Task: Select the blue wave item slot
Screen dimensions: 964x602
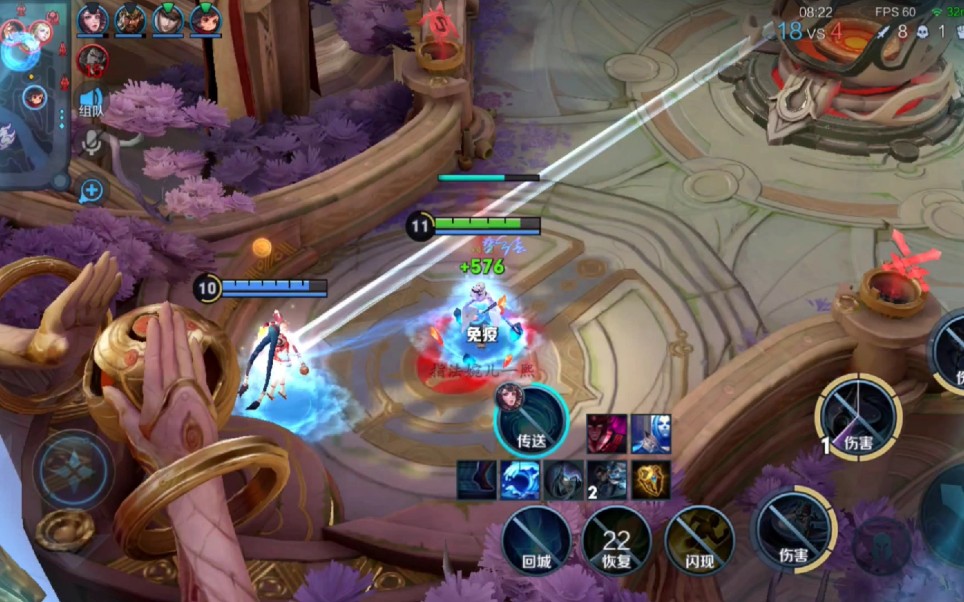Action: pos(520,480)
